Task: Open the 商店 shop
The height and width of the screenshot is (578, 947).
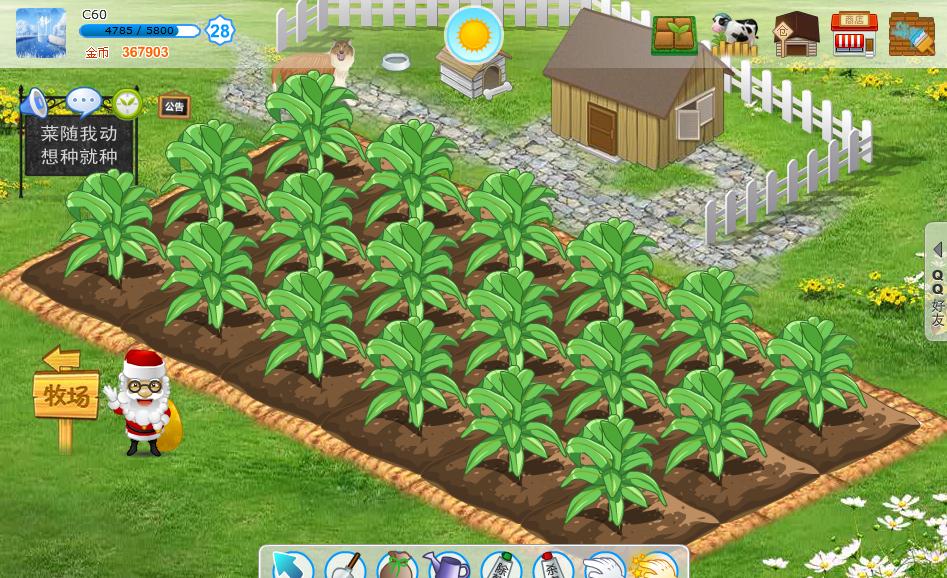Action: click(854, 35)
